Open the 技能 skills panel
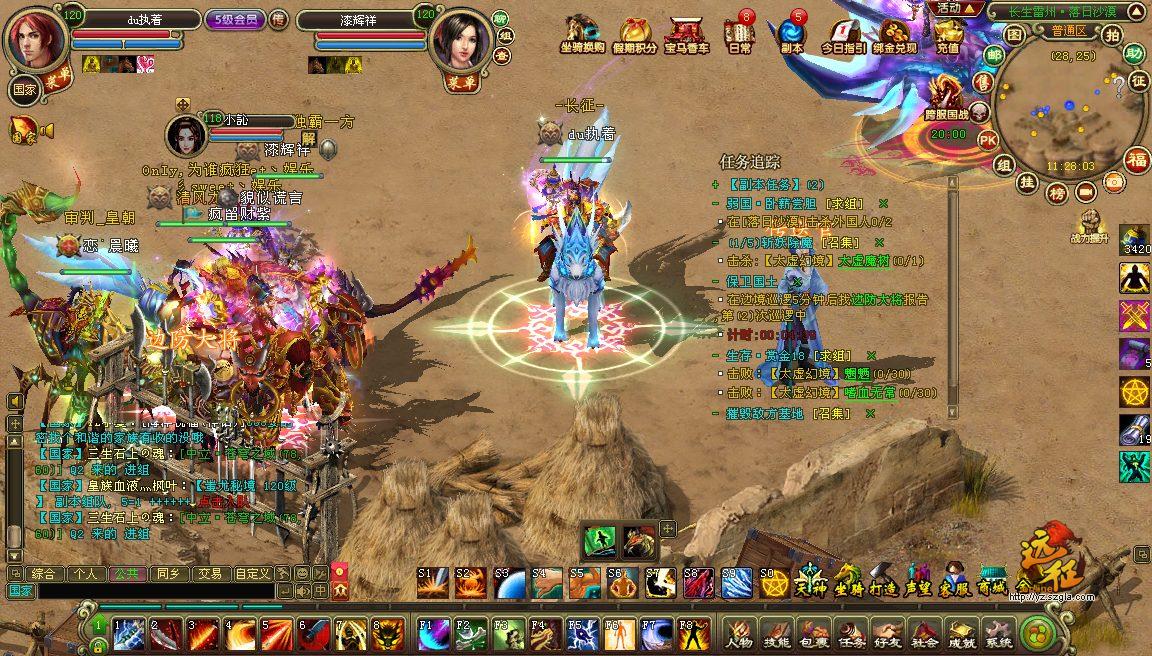 tap(776, 633)
